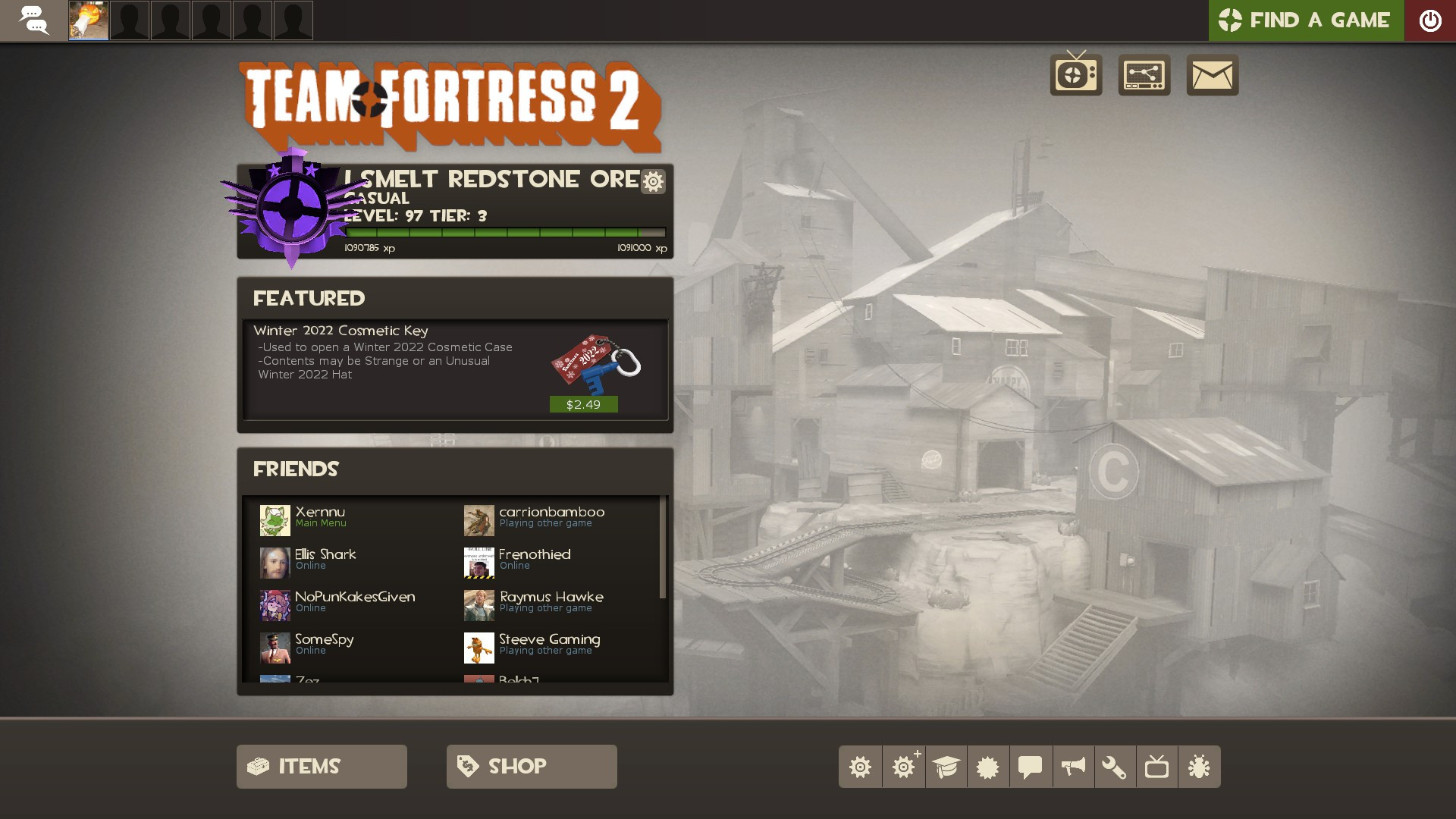The height and width of the screenshot is (819, 1456).
Task: Click the party chat icon top left
Action: pyautogui.click(x=33, y=20)
